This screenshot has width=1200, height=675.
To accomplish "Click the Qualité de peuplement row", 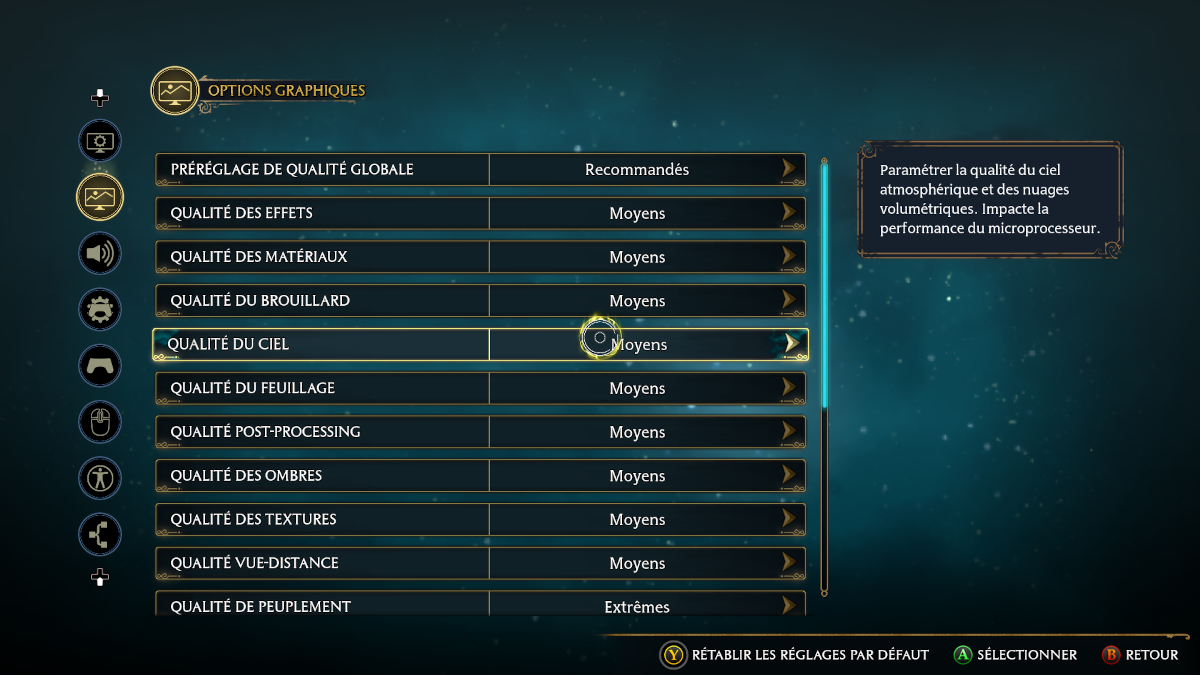I will (x=480, y=605).
